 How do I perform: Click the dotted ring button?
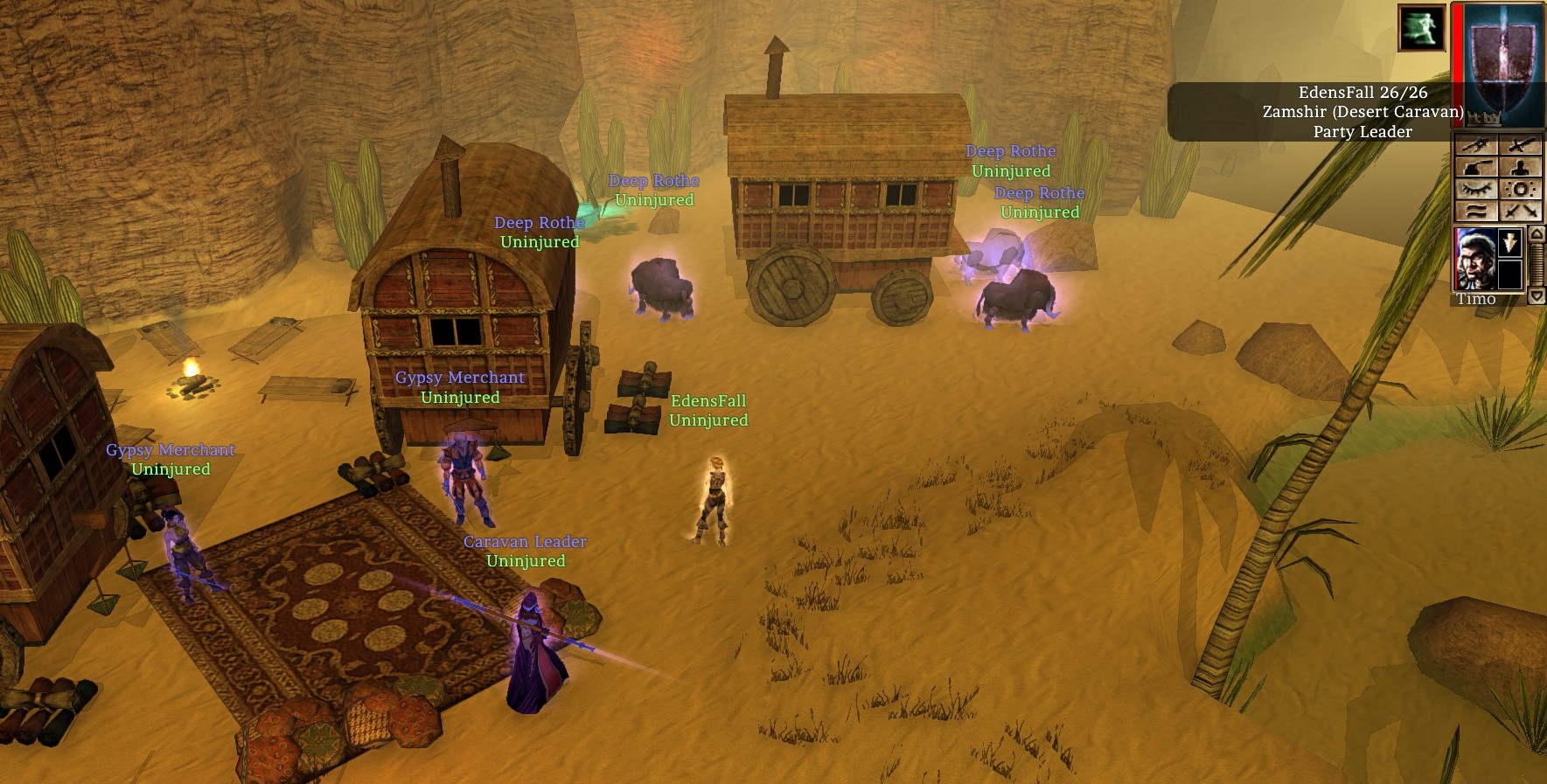pos(1520,189)
